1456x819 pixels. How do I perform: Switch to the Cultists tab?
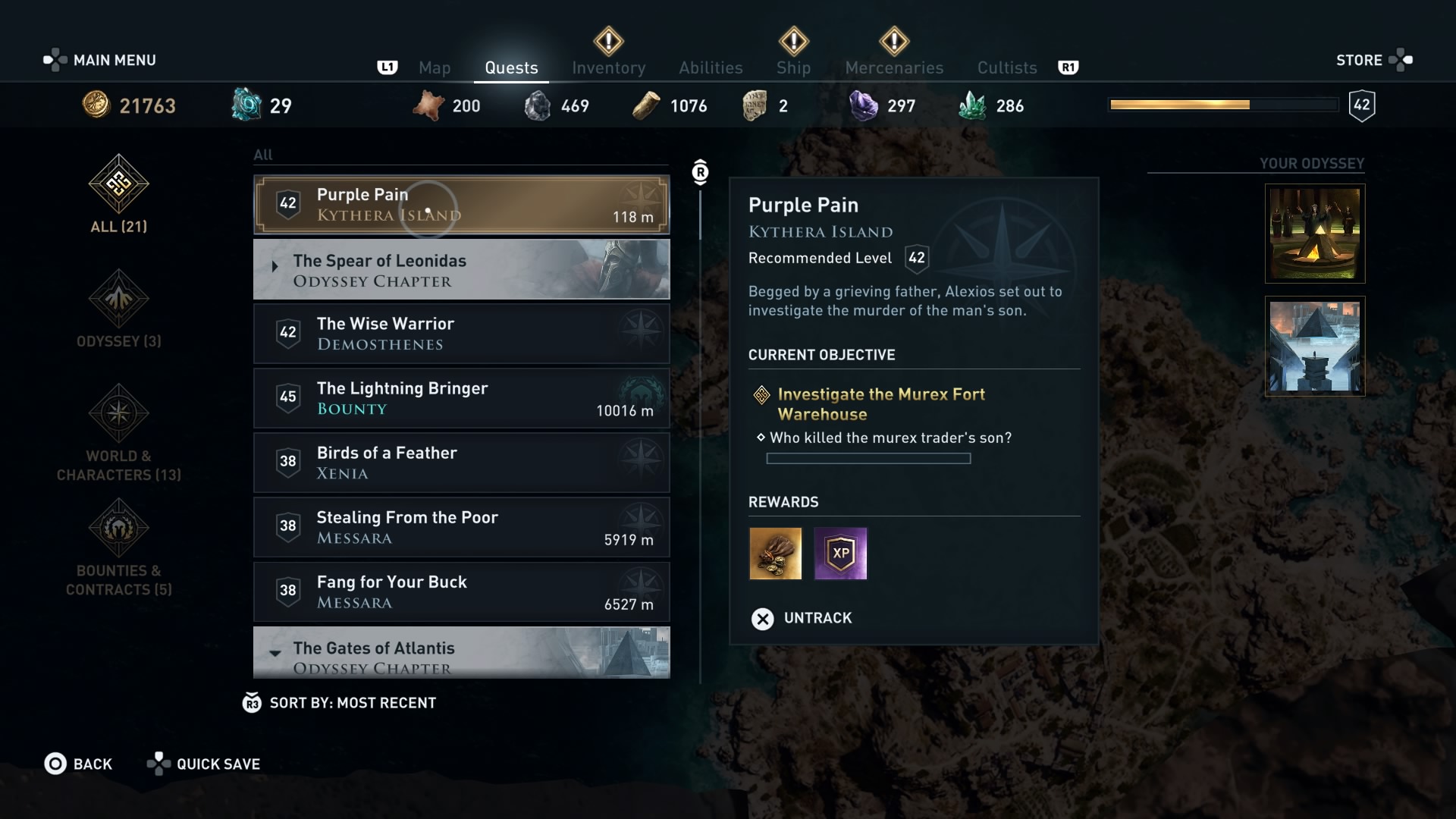pyautogui.click(x=1006, y=67)
